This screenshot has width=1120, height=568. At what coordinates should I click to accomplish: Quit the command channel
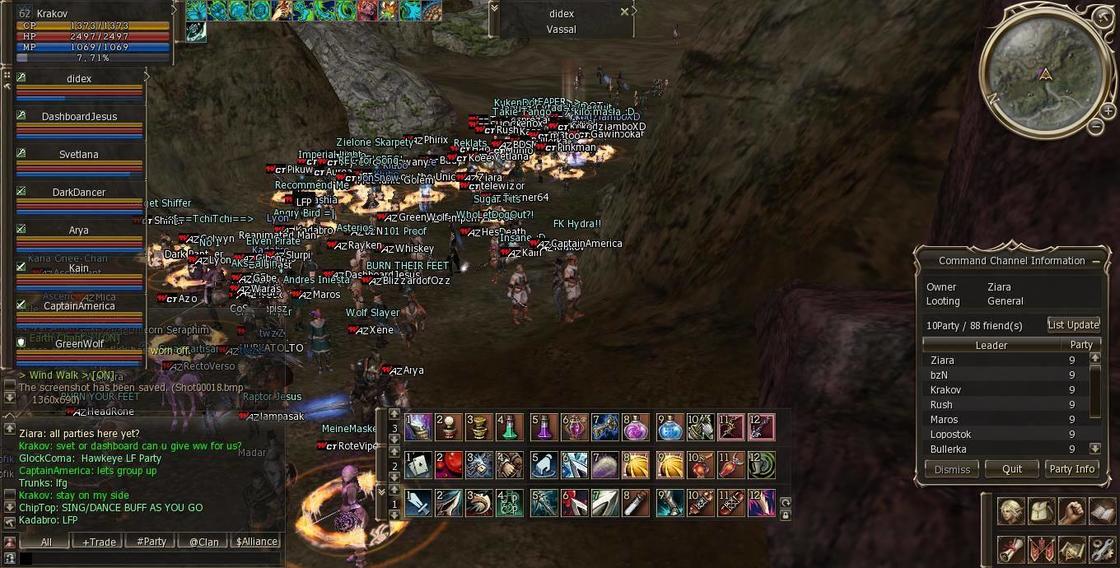point(1011,469)
